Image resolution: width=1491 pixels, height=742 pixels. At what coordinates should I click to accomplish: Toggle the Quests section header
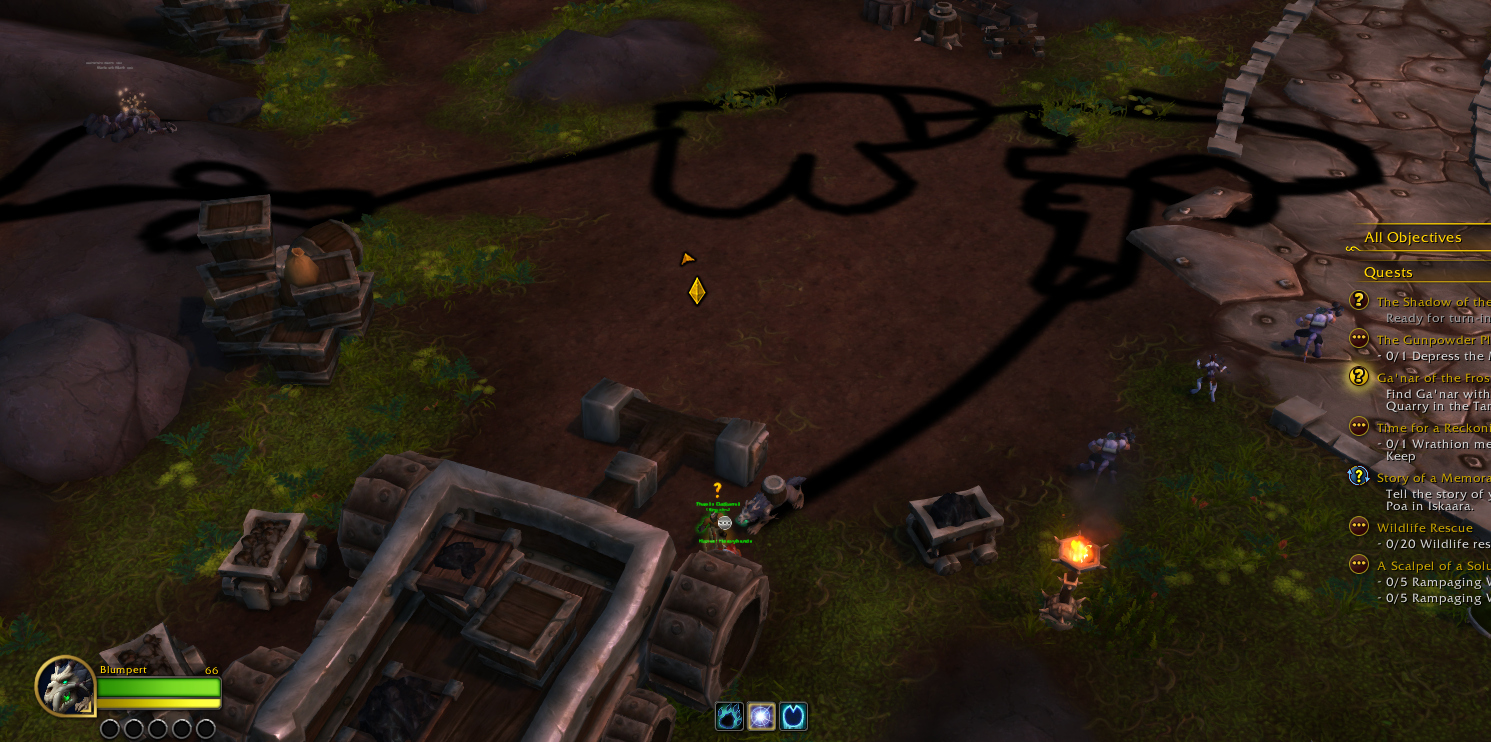(1388, 272)
